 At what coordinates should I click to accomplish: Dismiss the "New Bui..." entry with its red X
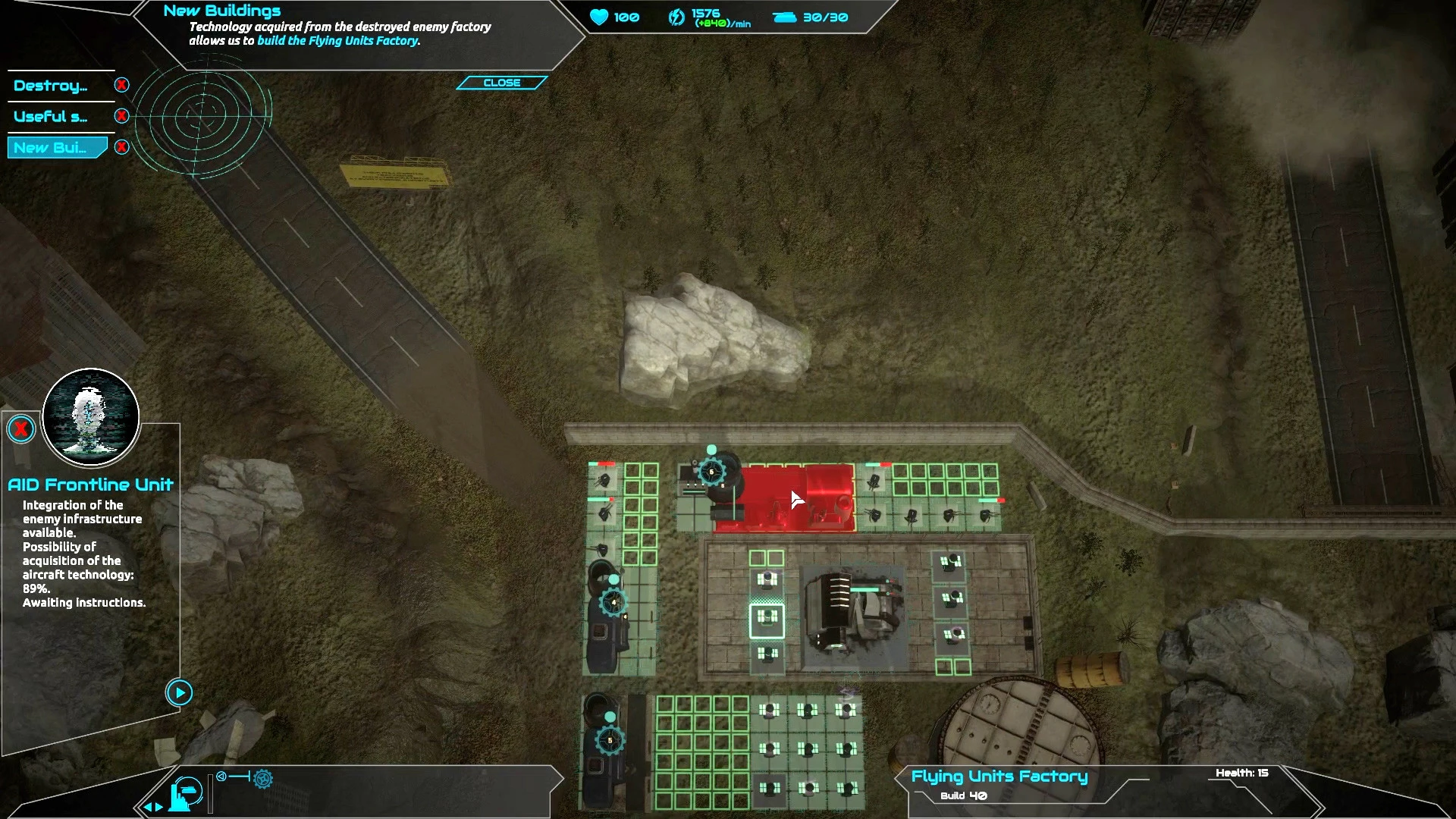pos(121,147)
